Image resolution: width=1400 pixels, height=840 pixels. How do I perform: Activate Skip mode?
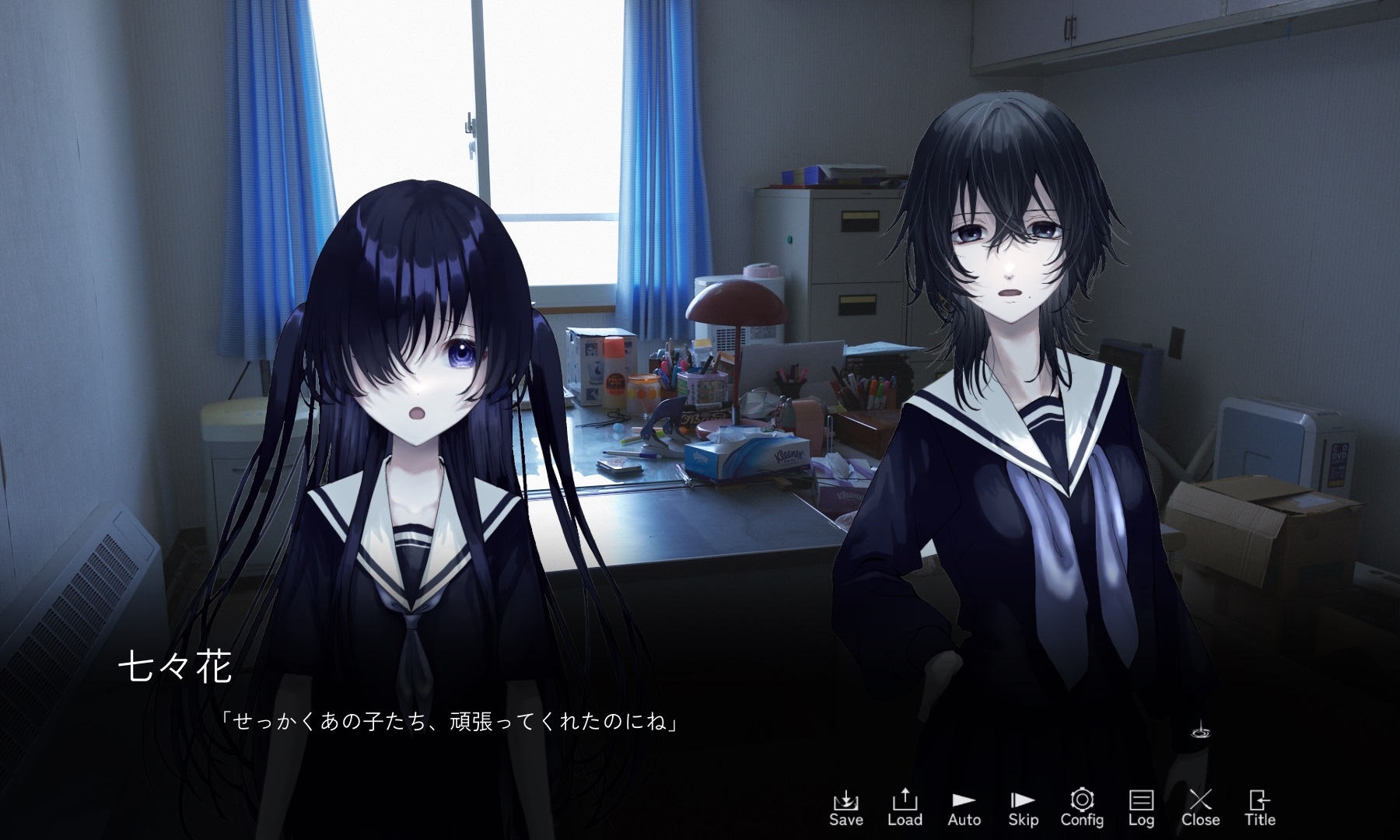pyautogui.click(x=1023, y=807)
